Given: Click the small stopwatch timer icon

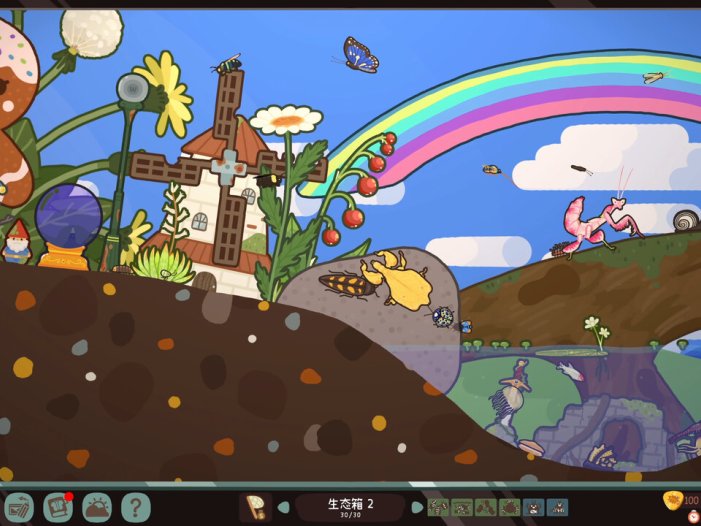Looking at the screenshot, I should (x=693, y=518).
